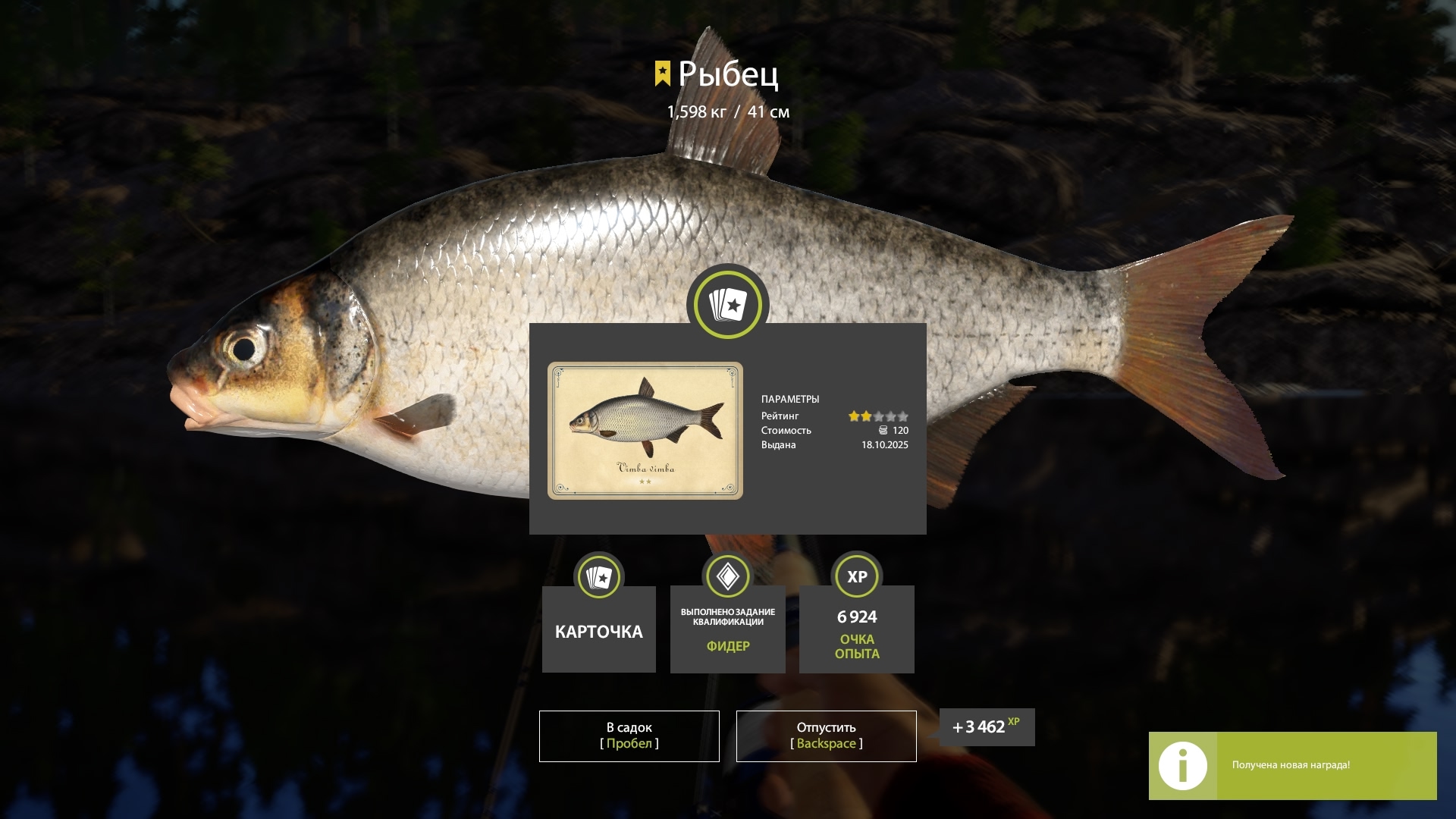Screen dimensions: 1456x819
Task: Select the Фидер qualification task tile
Action: pos(727,629)
